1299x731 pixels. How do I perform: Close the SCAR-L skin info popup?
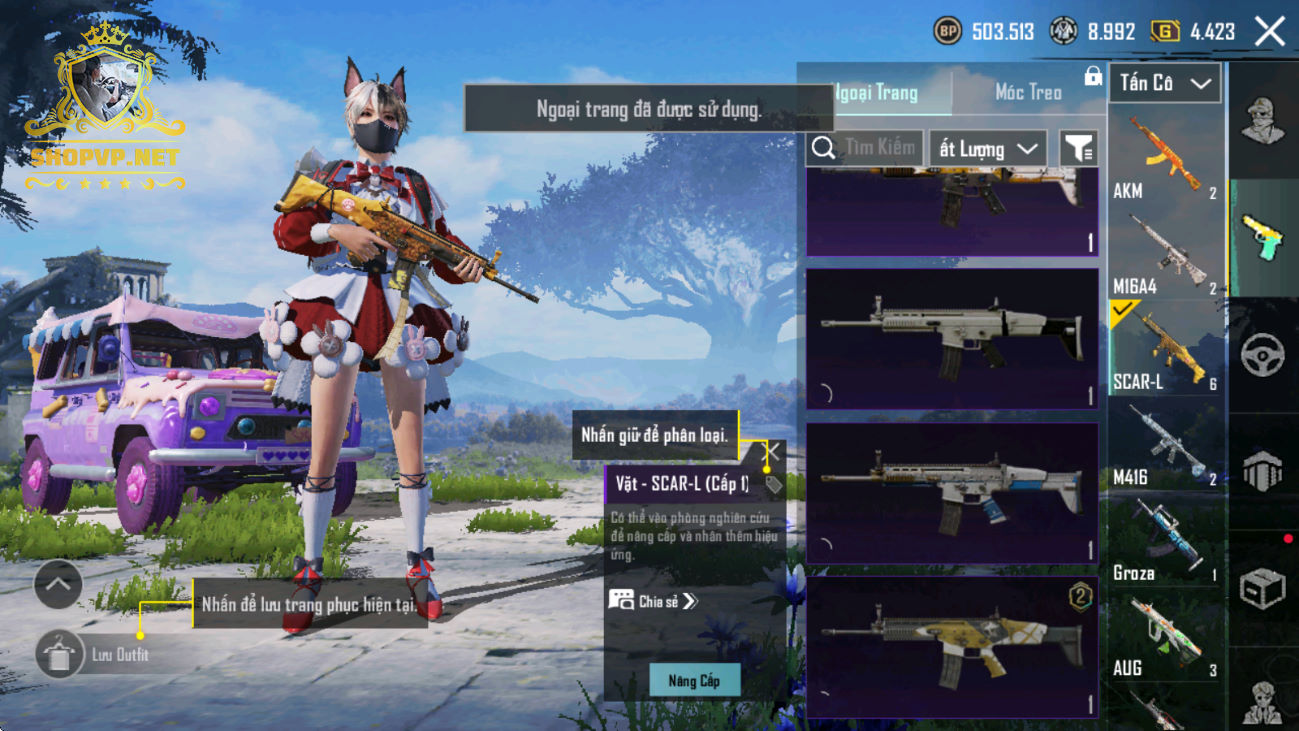point(773,452)
